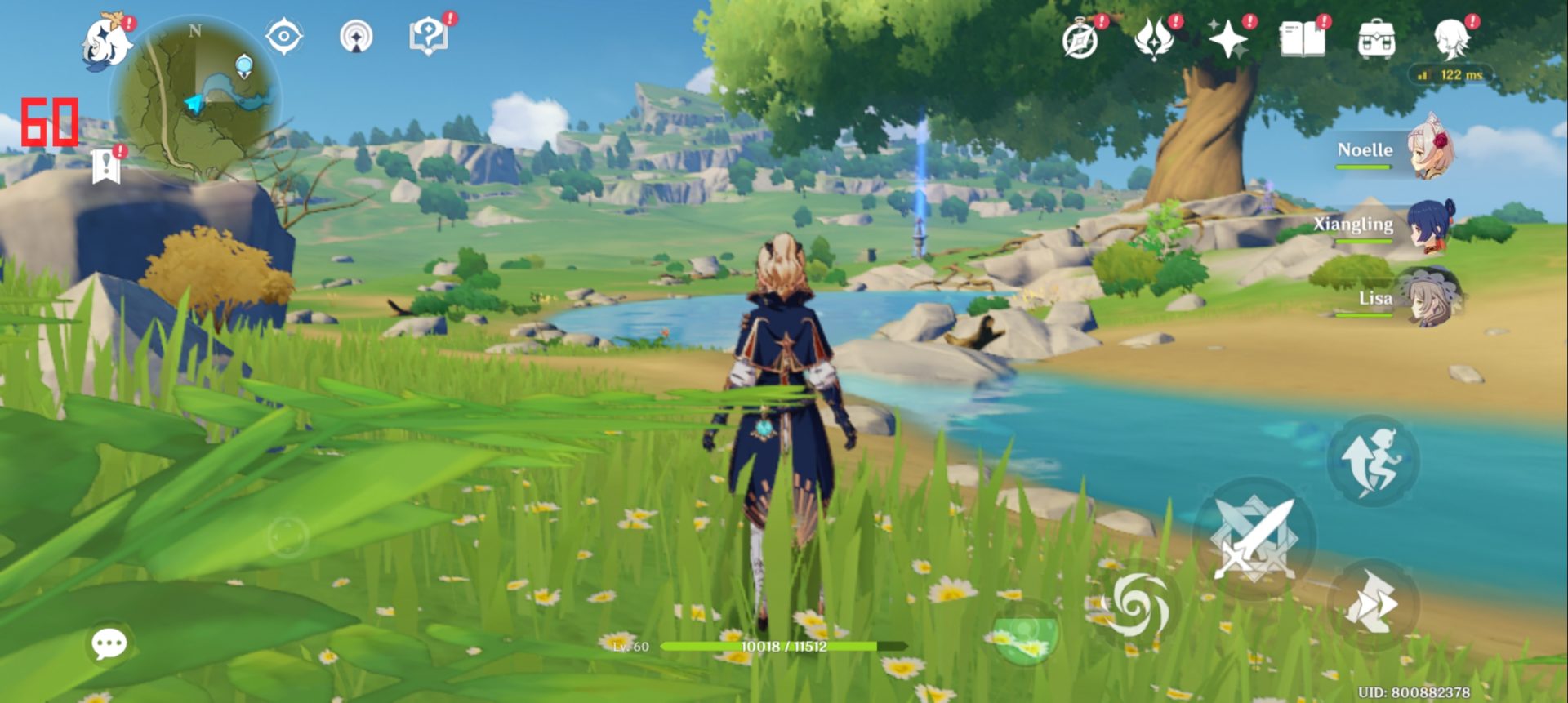Tap the sprint dash button
1568x703 pixels.
click(1372, 605)
